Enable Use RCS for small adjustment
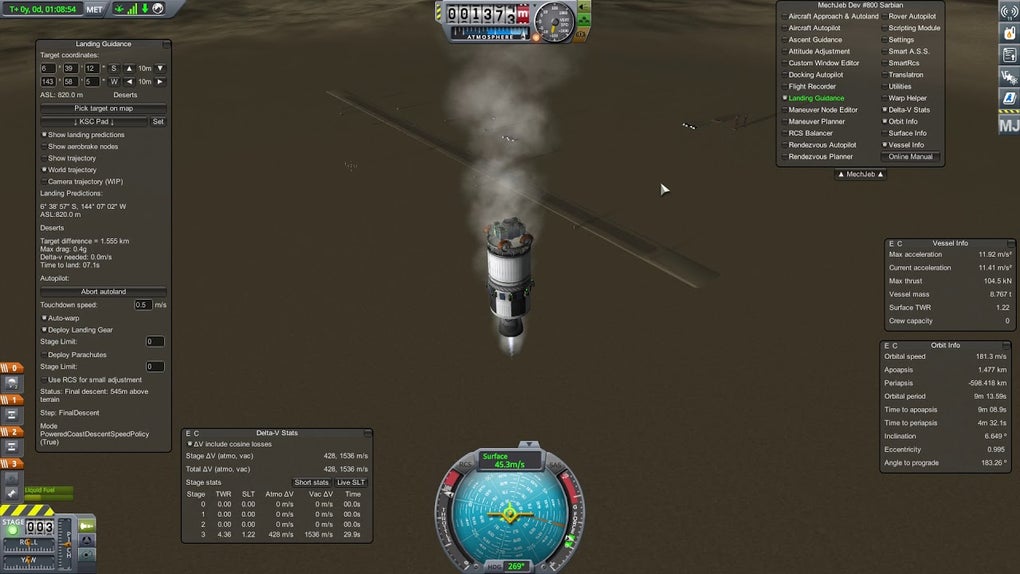This screenshot has height=574, width=1020. pos(44,379)
